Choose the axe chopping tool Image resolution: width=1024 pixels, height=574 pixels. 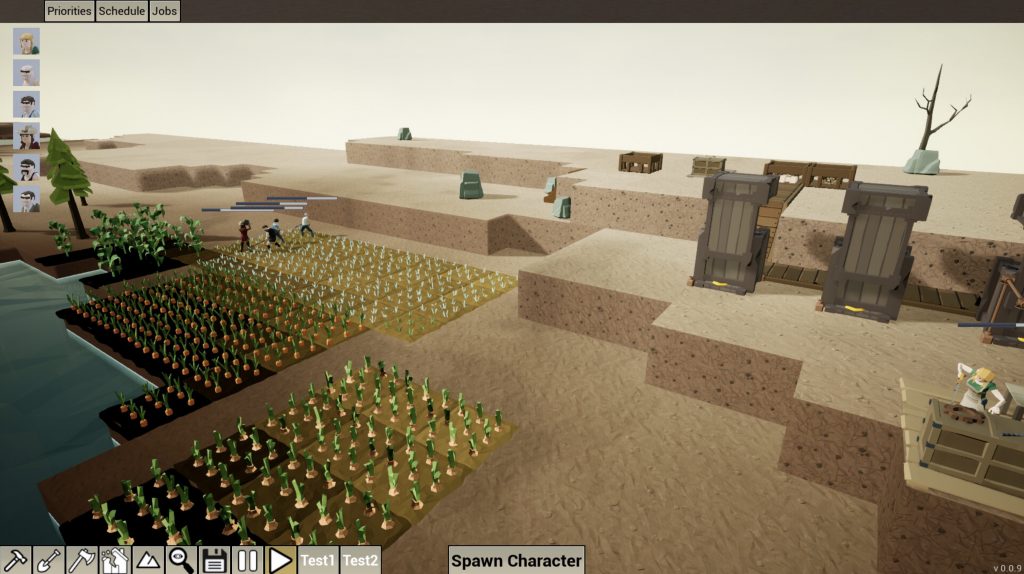click(x=81, y=560)
